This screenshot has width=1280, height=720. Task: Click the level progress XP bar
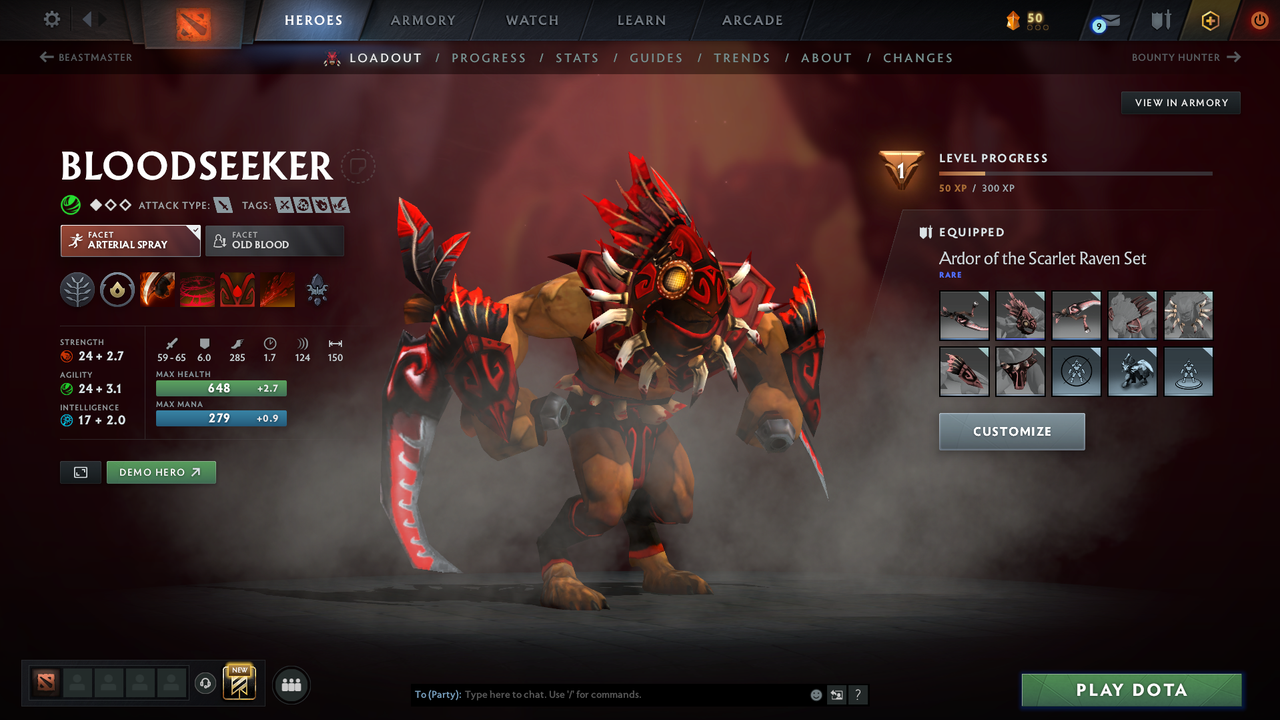coord(1075,173)
